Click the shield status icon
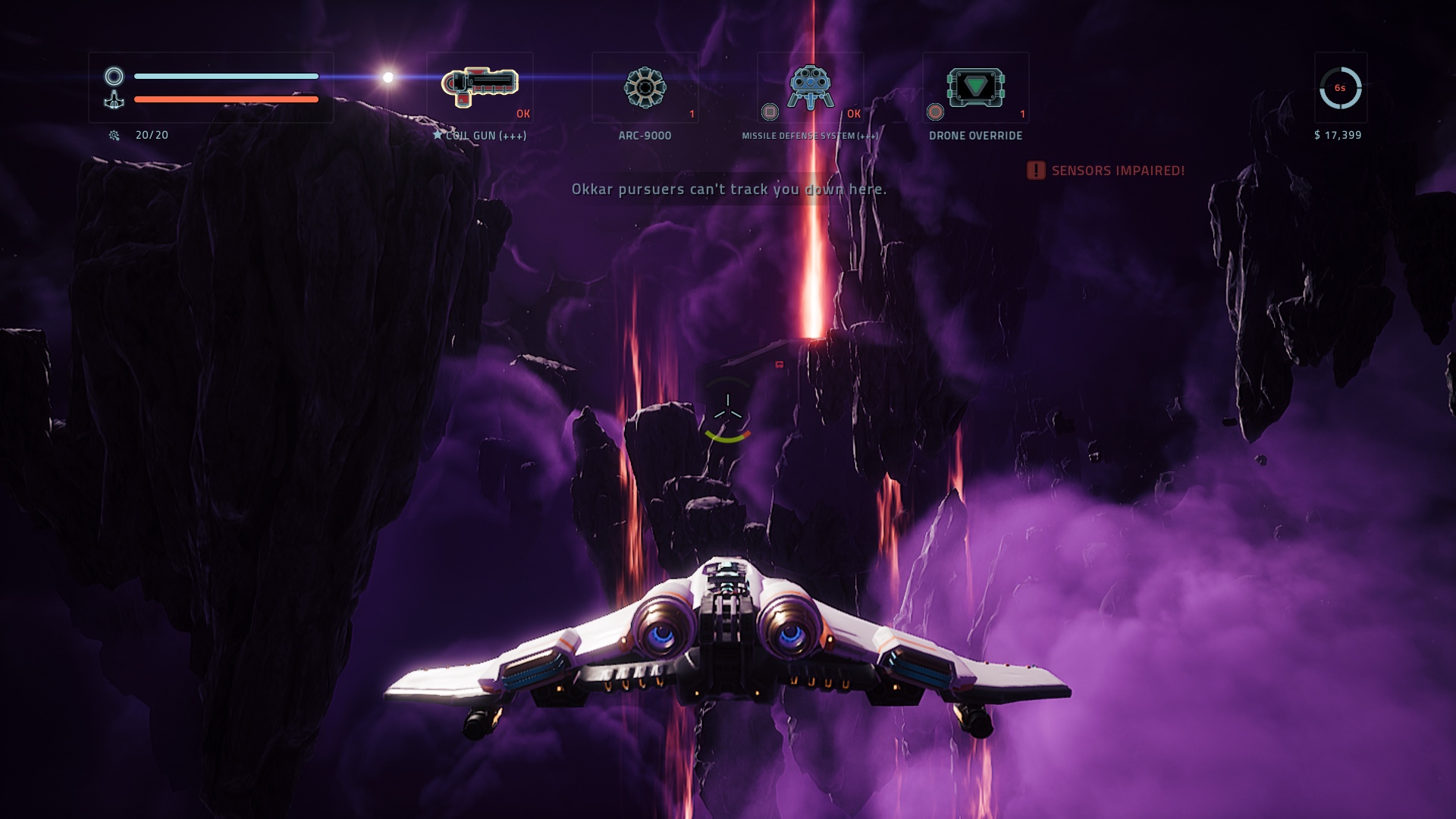Screen dimensions: 1456x819 point(114,76)
